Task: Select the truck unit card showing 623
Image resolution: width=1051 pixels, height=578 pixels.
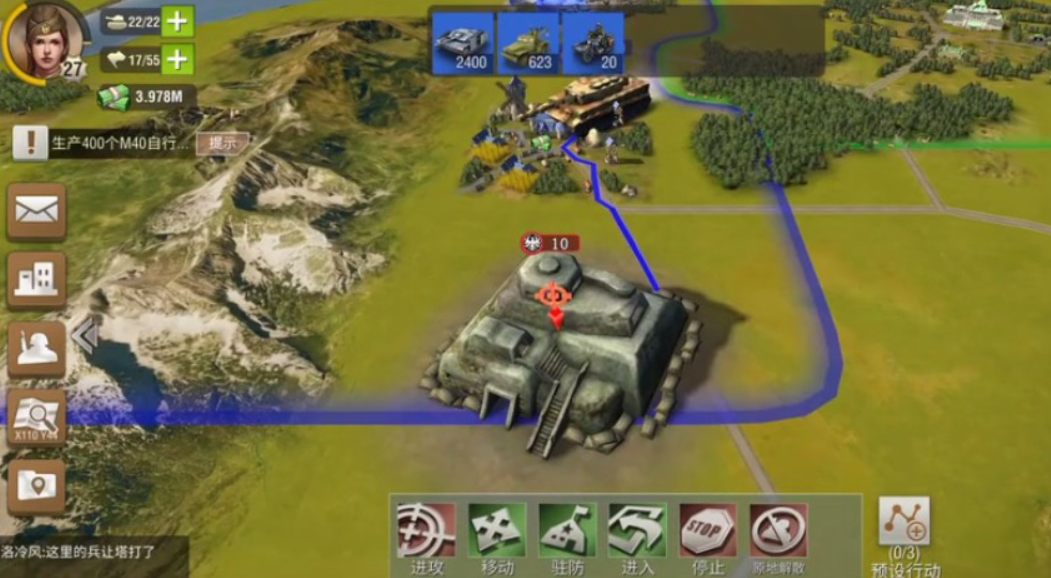Action: click(528, 43)
